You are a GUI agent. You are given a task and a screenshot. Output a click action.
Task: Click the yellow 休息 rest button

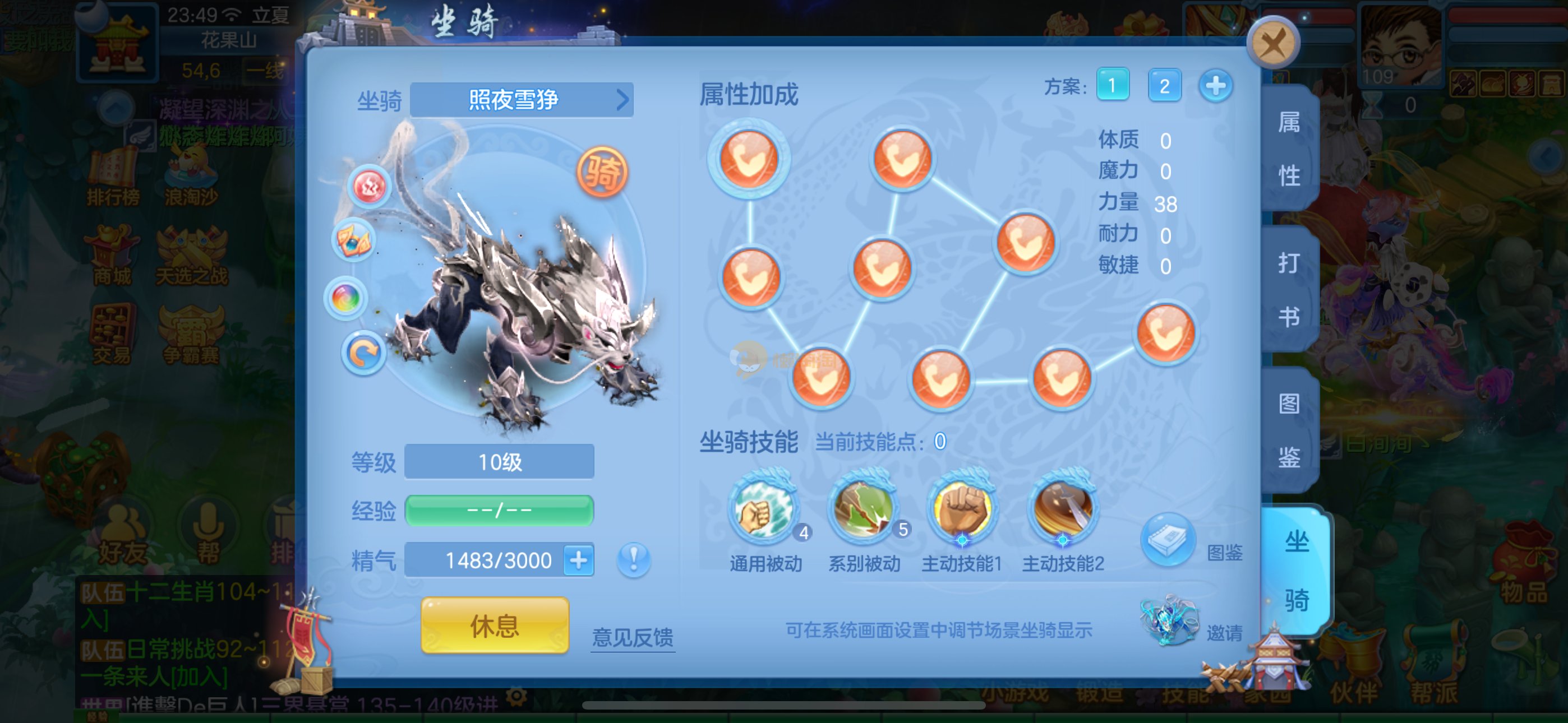(x=494, y=625)
